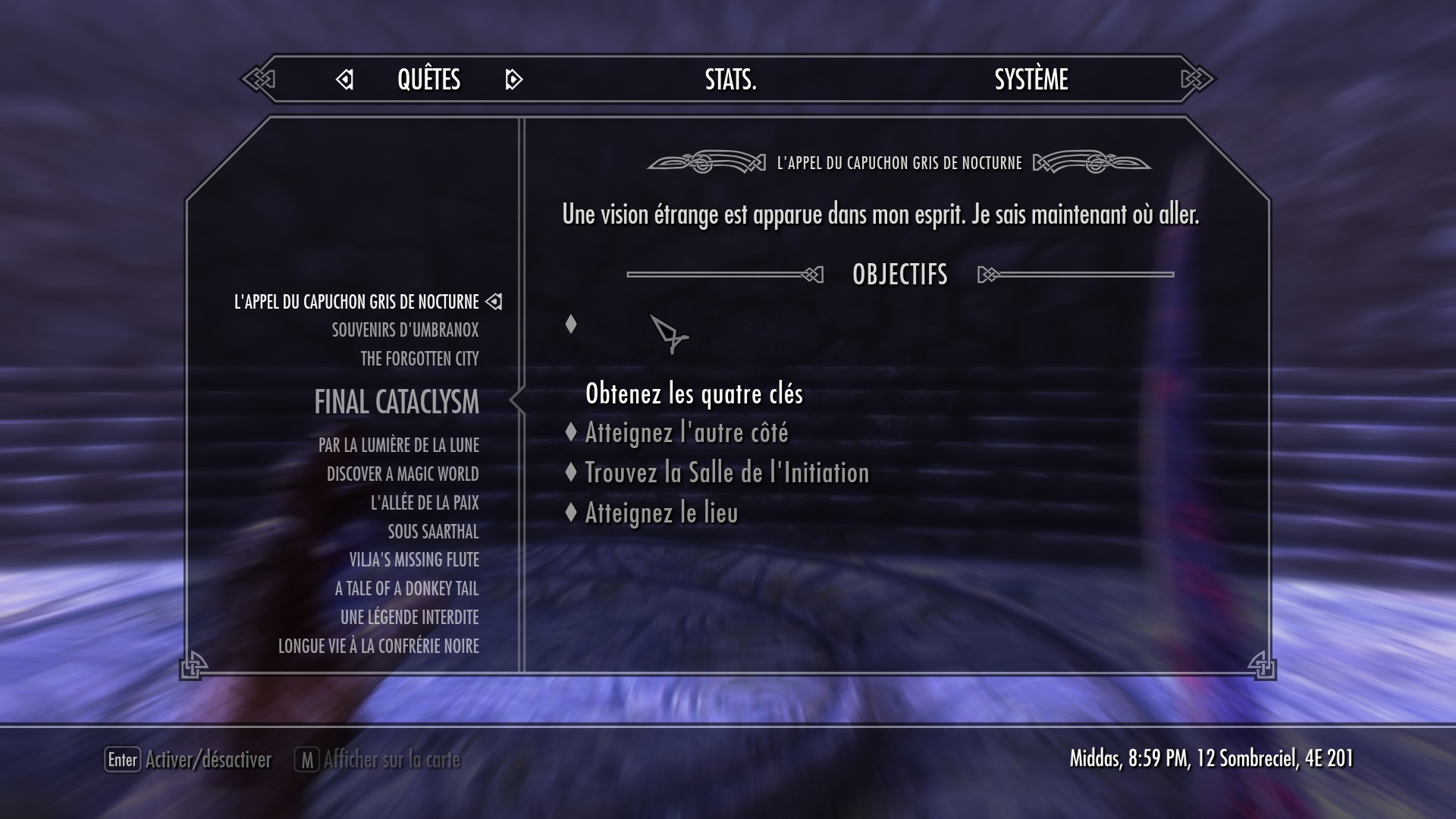Screen dimensions: 1456x819
Task: Click the right arrow beside Quêtes
Action: pyautogui.click(x=513, y=79)
